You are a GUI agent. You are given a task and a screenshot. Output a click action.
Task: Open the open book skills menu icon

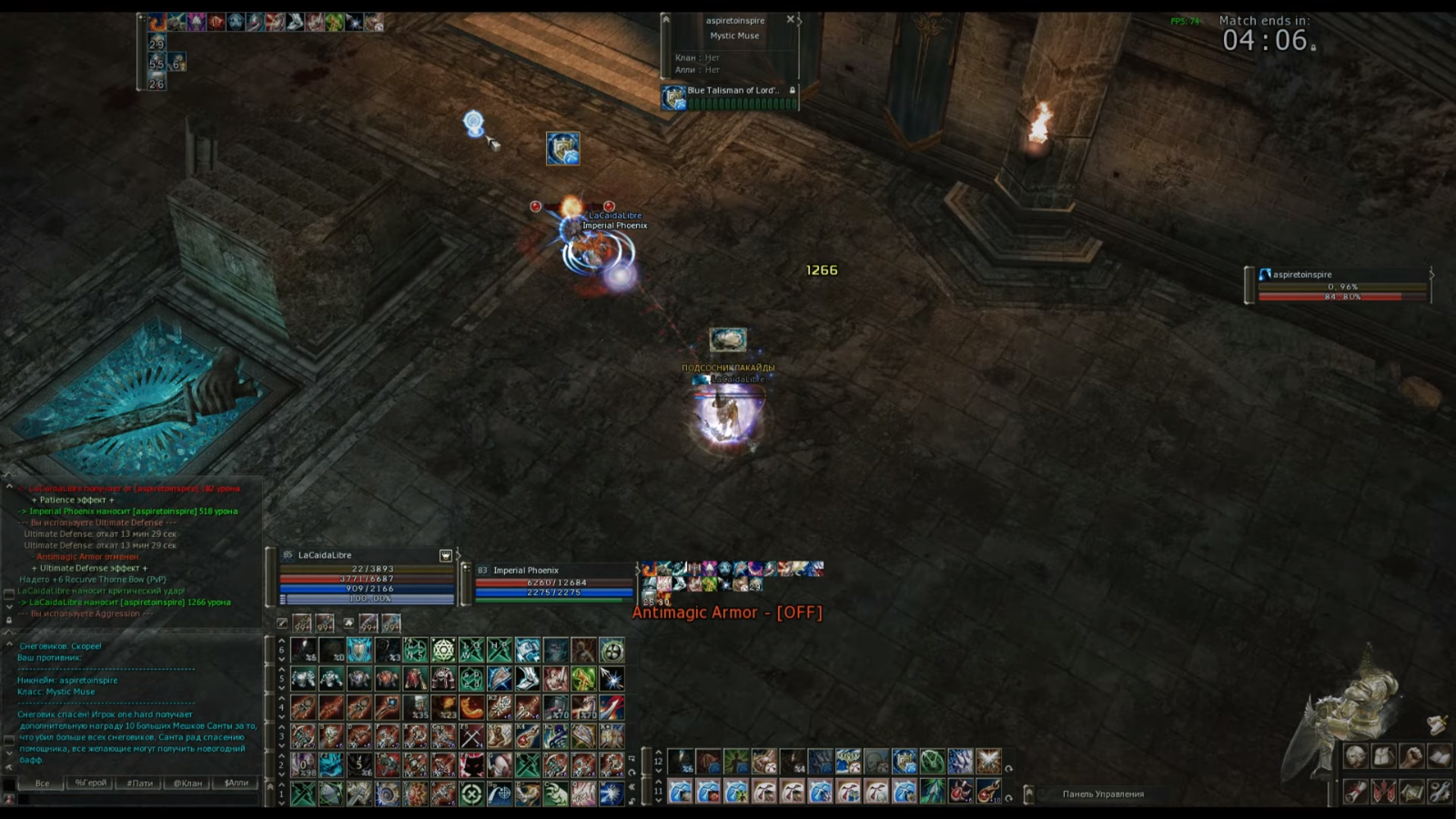(1440, 757)
